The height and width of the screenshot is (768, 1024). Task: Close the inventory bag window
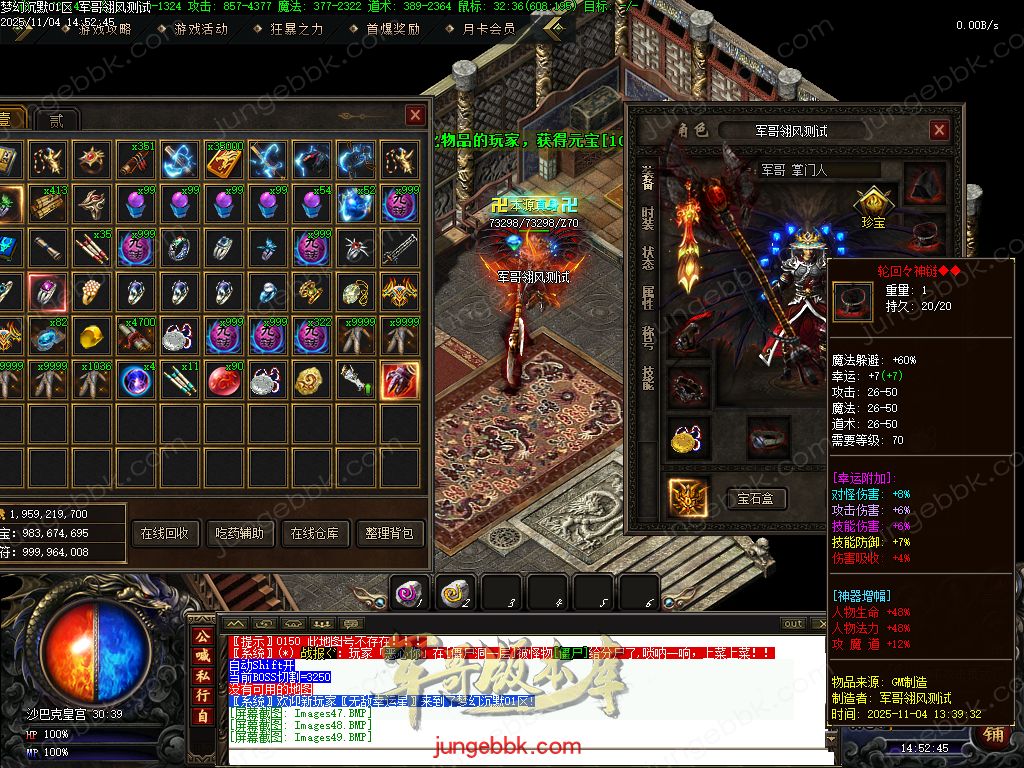click(x=415, y=116)
